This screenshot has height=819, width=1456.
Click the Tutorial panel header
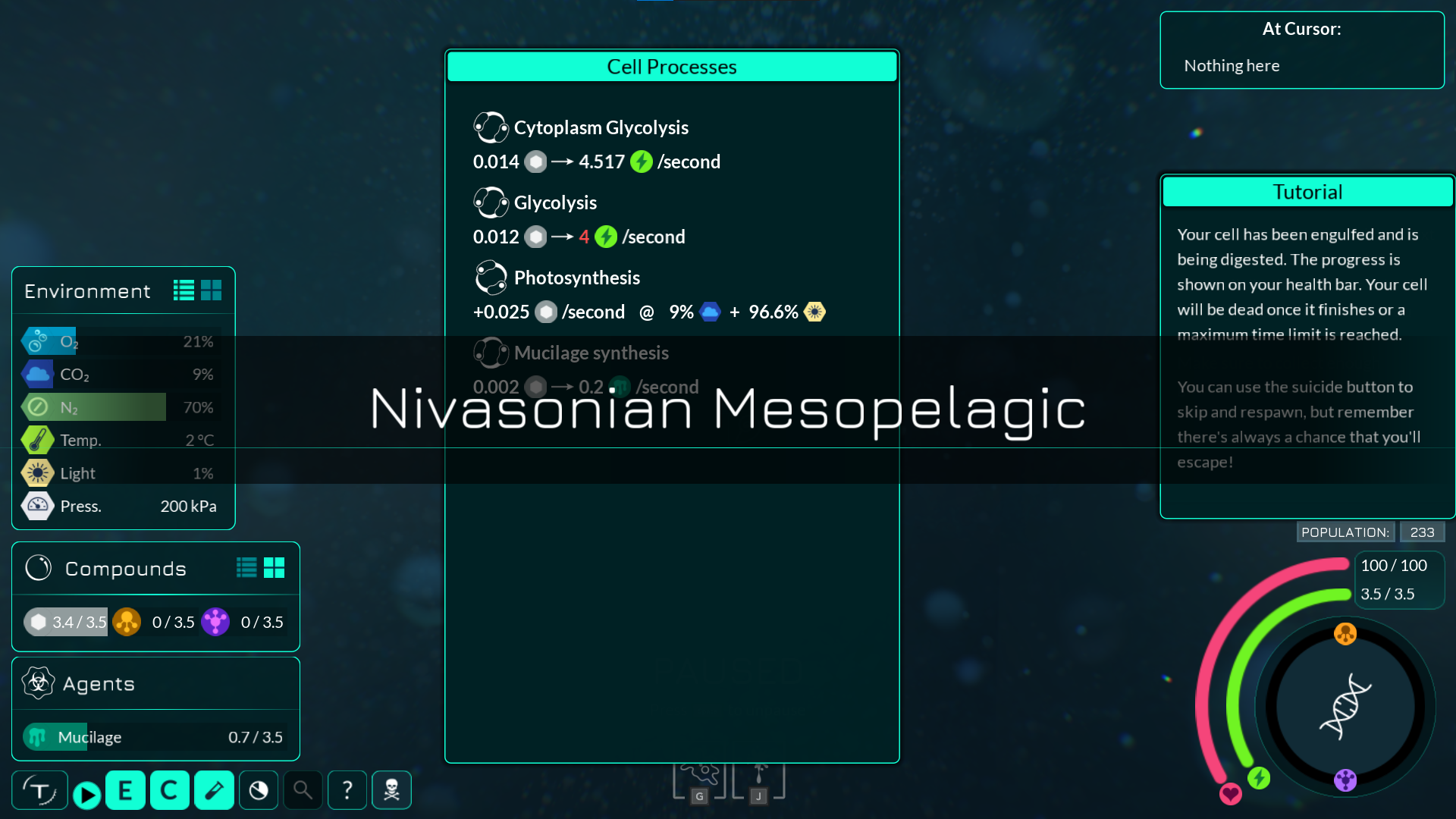(1307, 192)
